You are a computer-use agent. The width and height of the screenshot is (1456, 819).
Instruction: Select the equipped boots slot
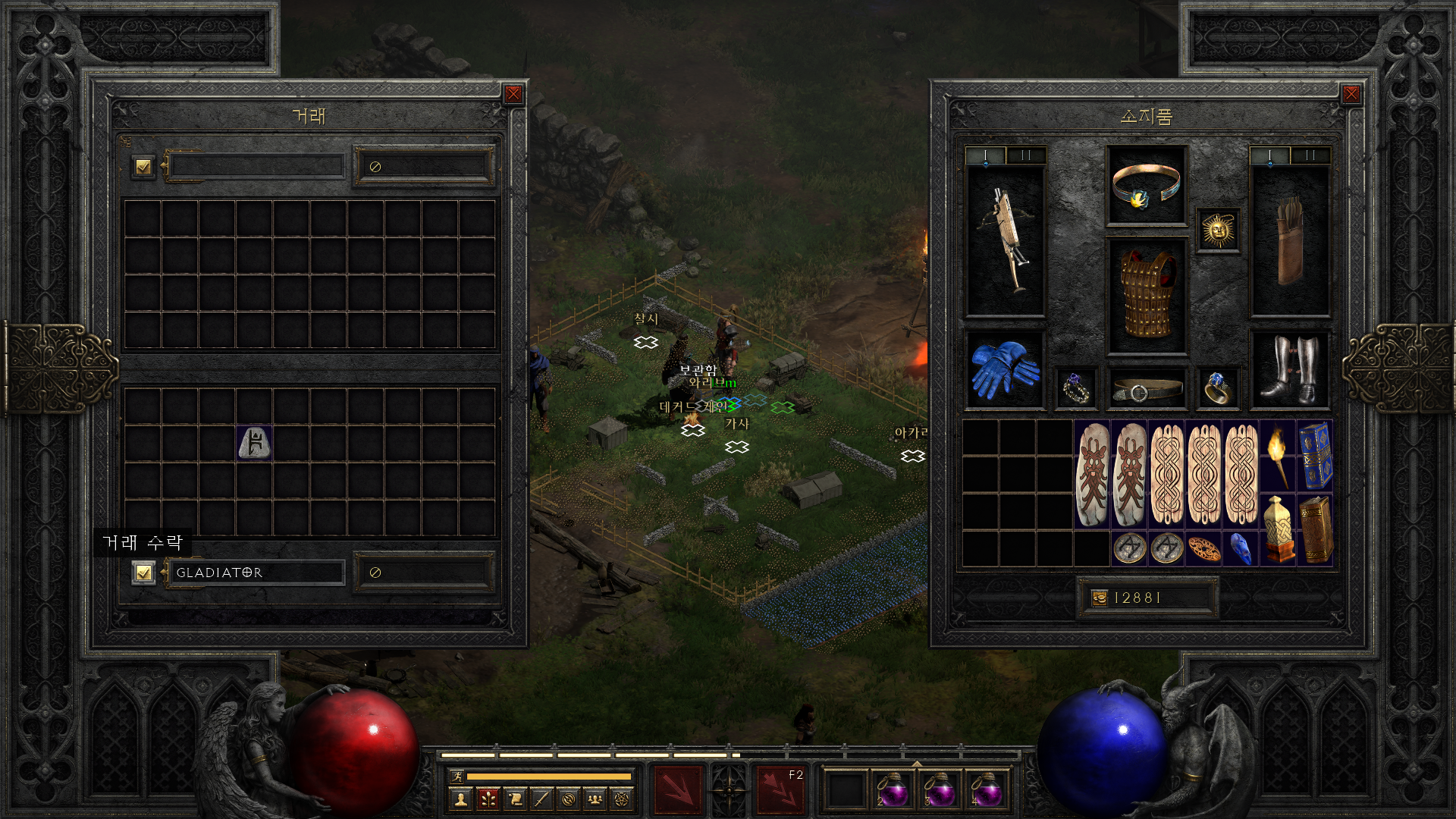pyautogui.click(x=1289, y=370)
